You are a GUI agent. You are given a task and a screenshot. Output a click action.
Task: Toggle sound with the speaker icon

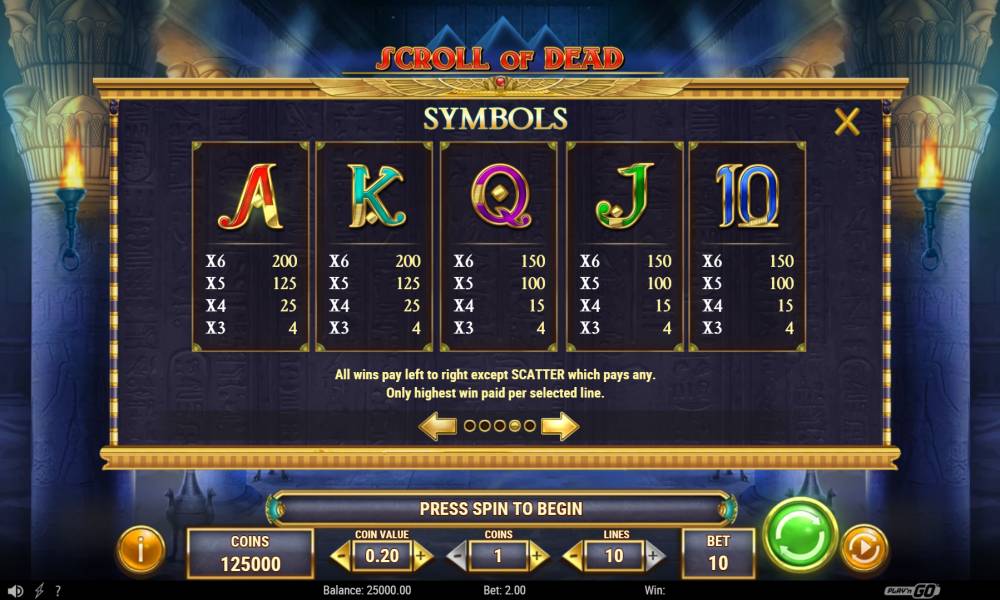click(x=15, y=591)
